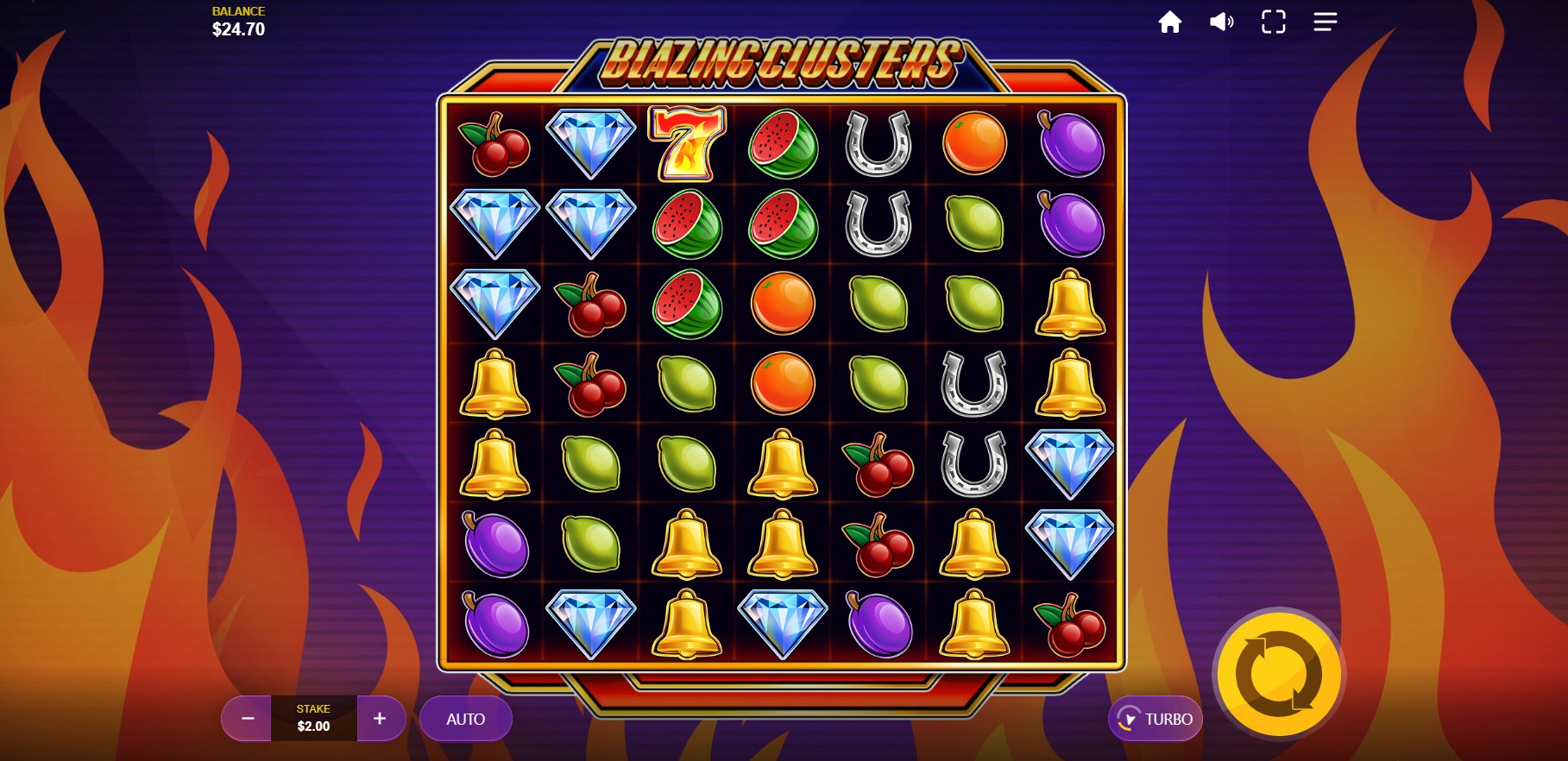Enter fullscreen with the expand icon

click(x=1273, y=22)
